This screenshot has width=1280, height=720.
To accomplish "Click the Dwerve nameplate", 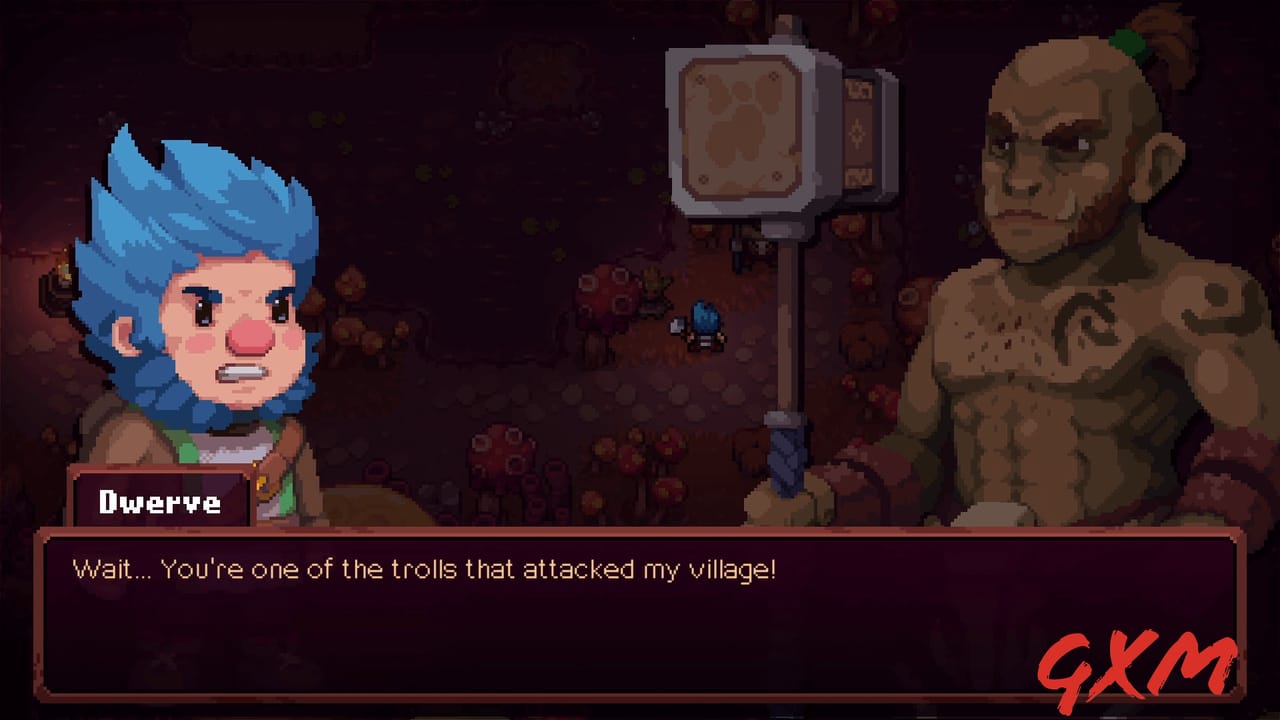I will click(x=160, y=502).
